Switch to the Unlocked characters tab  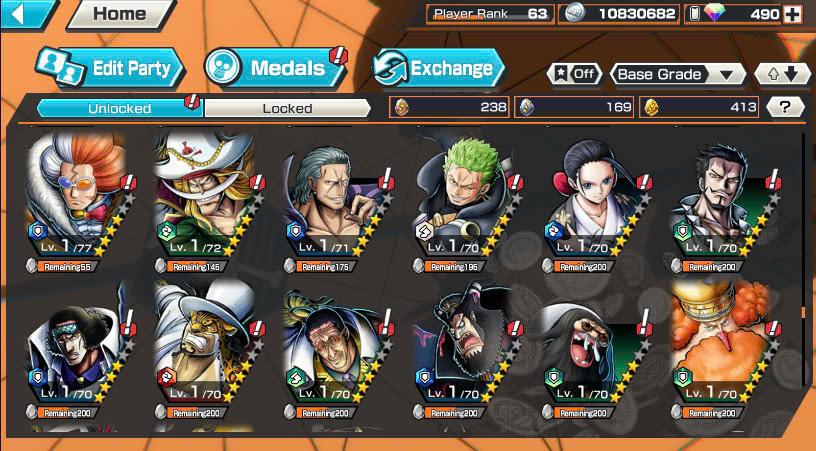pyautogui.click(x=119, y=108)
